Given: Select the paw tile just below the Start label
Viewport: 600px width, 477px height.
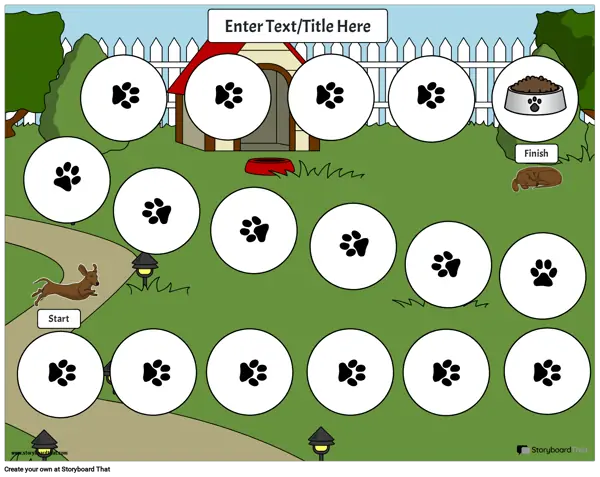Looking at the screenshot, I should coord(61,373).
